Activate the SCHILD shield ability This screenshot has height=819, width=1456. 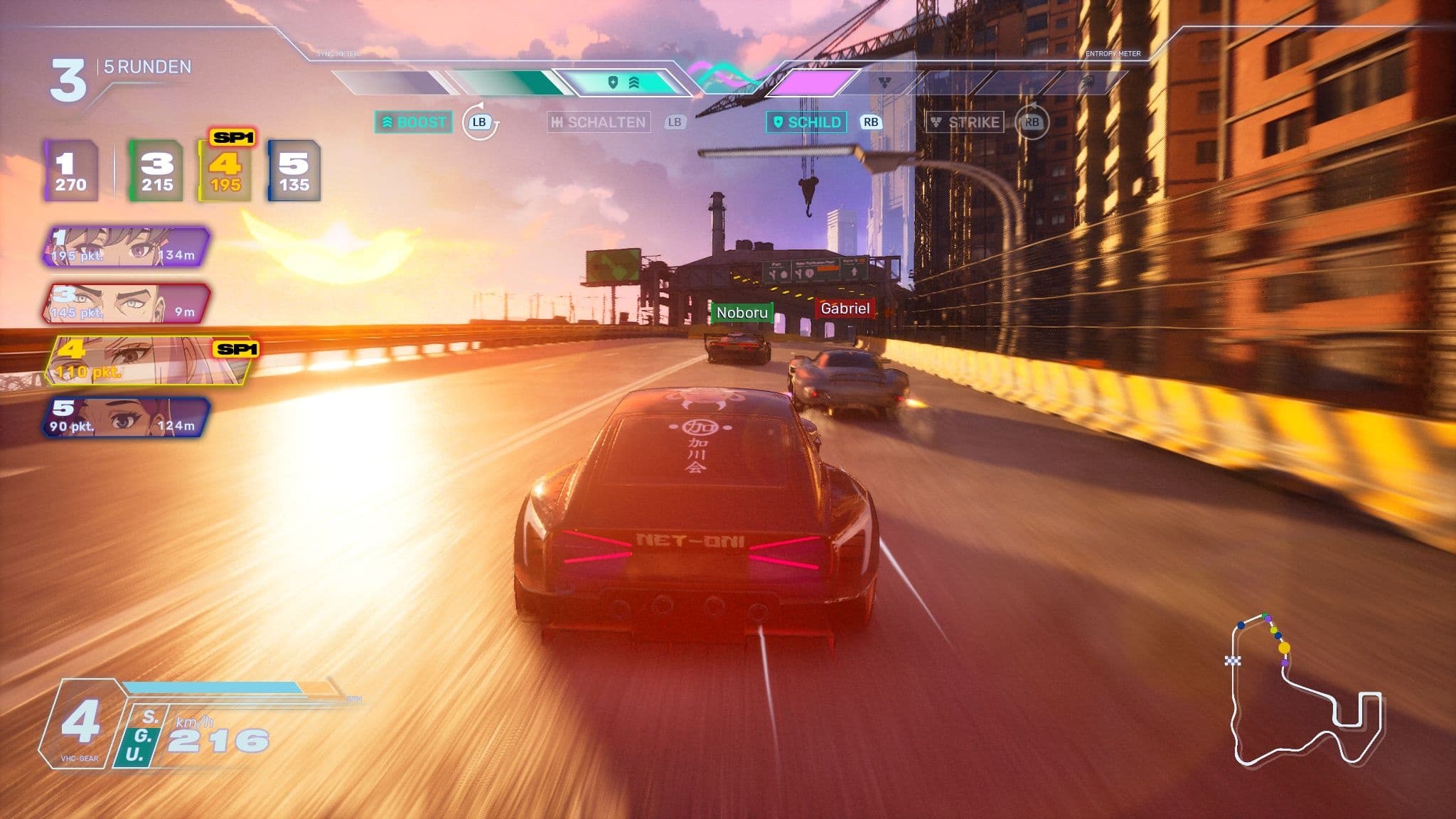tap(807, 122)
